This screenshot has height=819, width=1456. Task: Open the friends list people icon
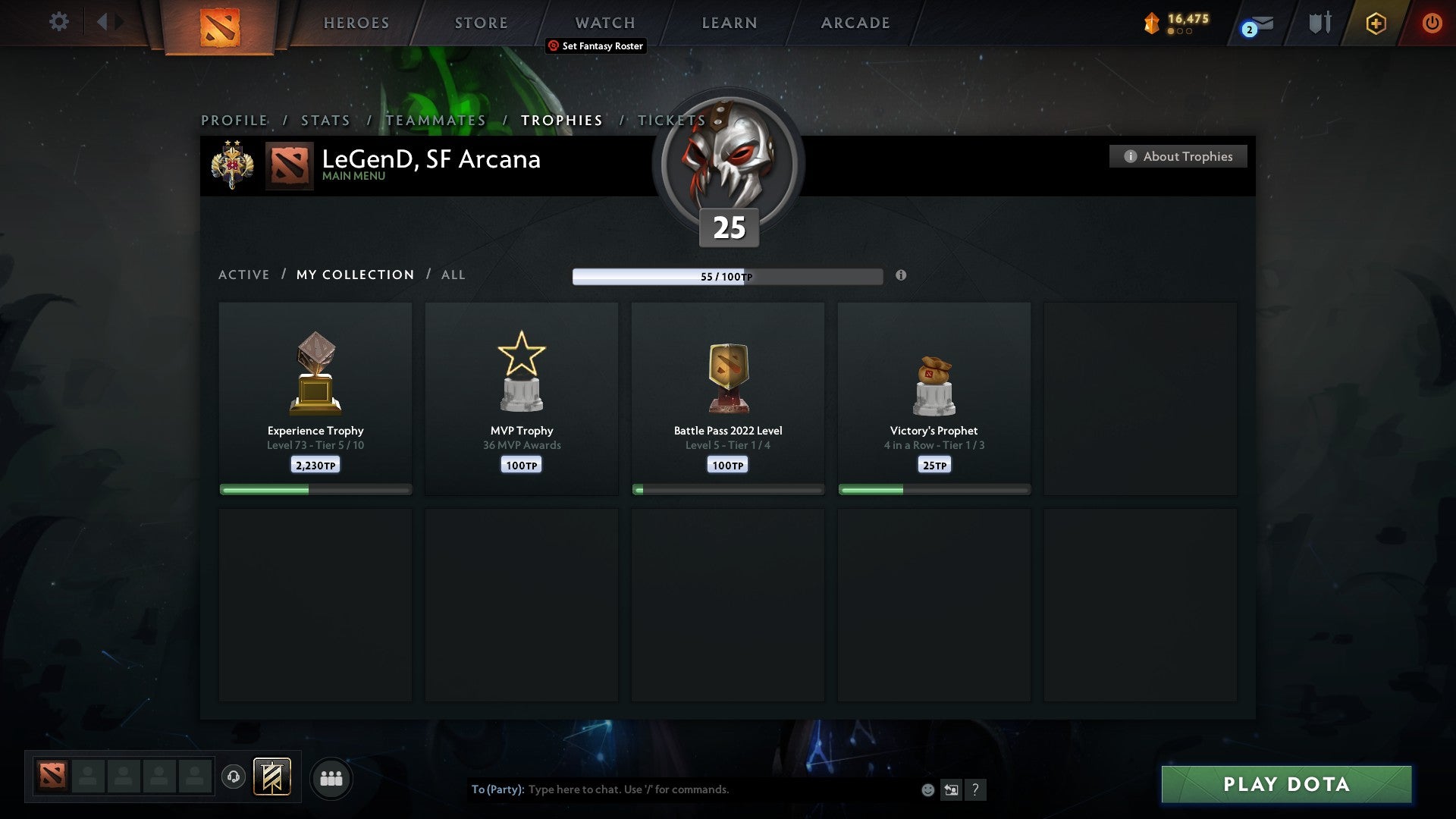pos(331,777)
